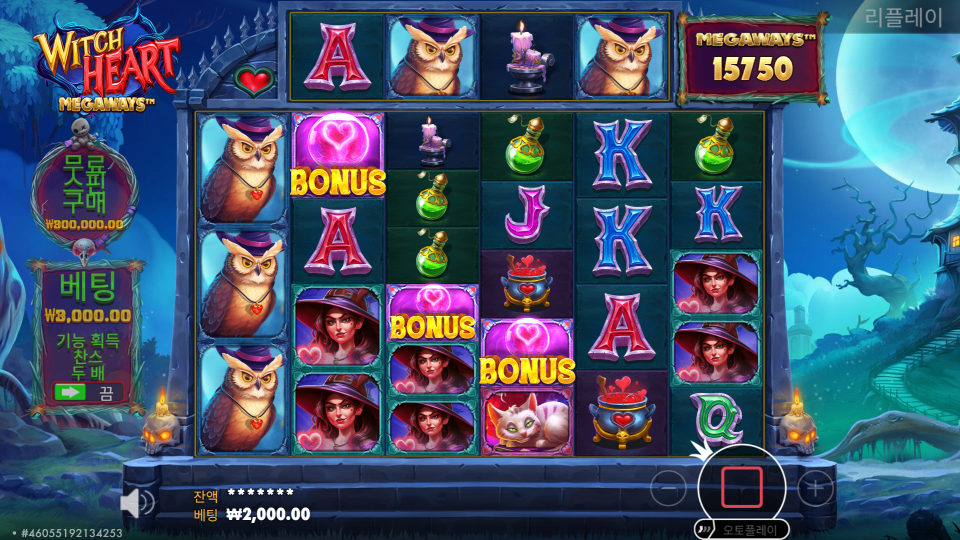Click the replay (리플레이) label

(904, 19)
